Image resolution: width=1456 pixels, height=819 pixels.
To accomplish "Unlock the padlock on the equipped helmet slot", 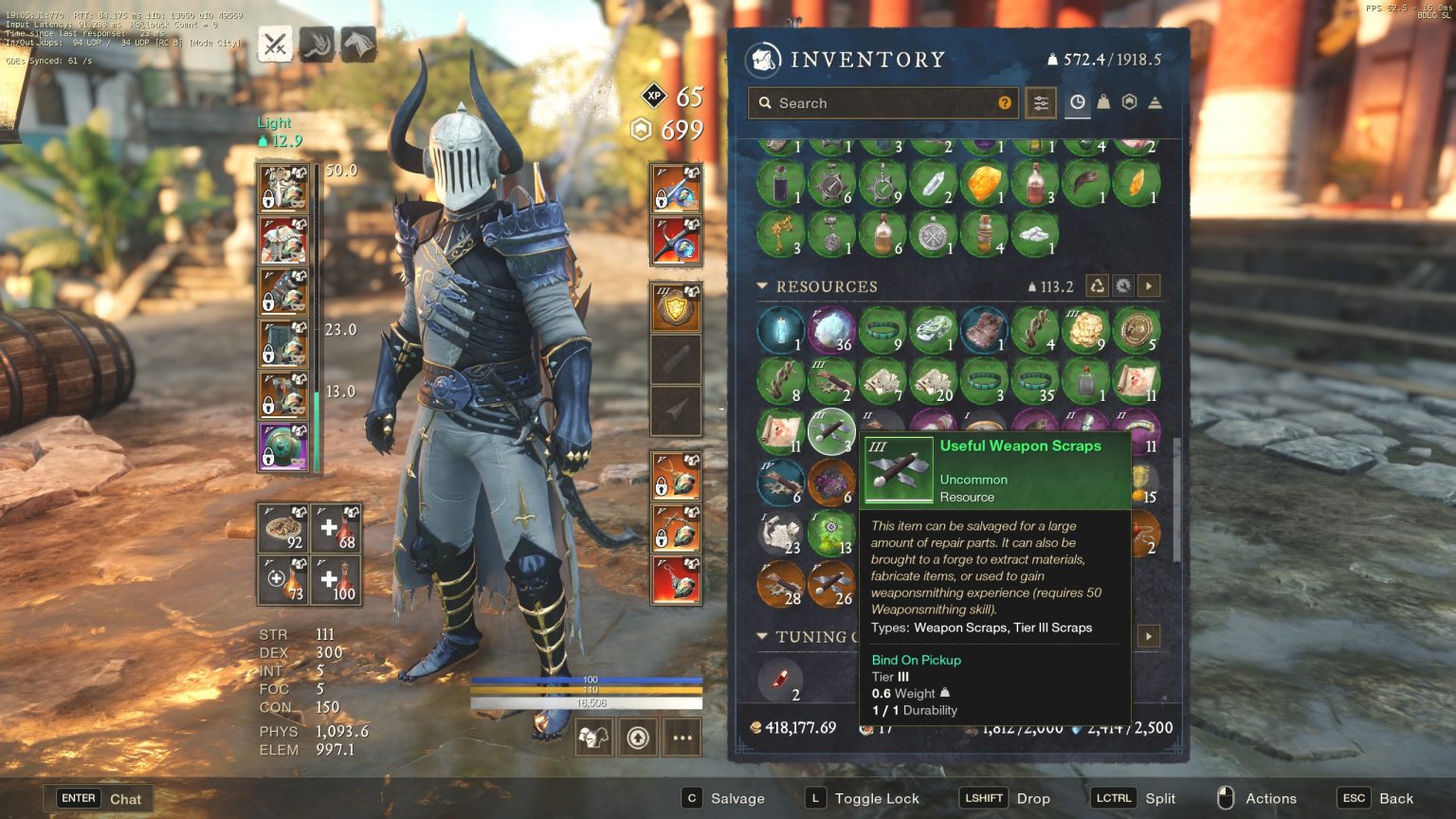I will pos(268,196).
